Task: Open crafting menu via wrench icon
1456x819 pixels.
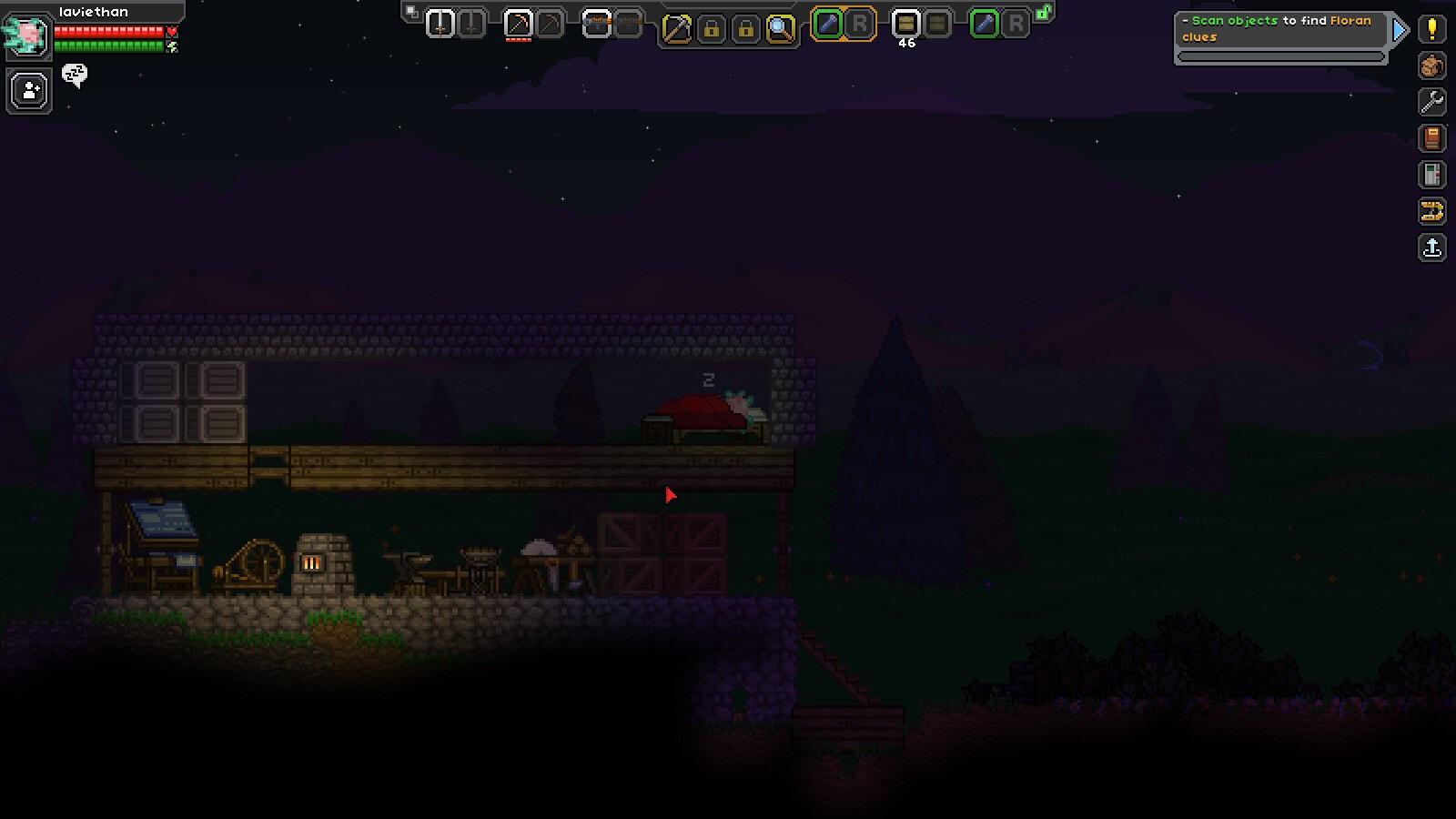Action: (1431, 103)
